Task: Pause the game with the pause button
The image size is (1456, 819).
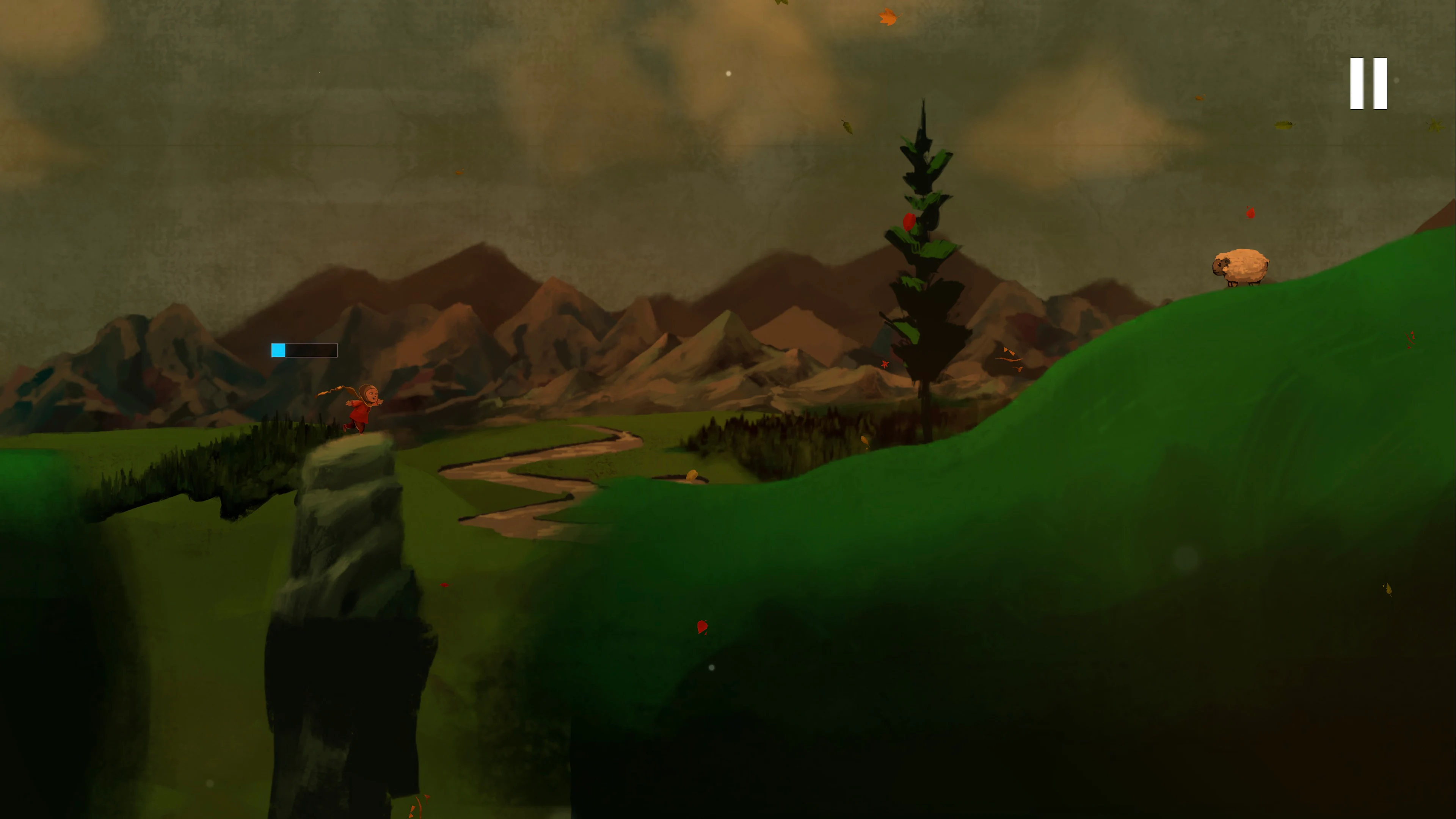Action: (x=1368, y=83)
